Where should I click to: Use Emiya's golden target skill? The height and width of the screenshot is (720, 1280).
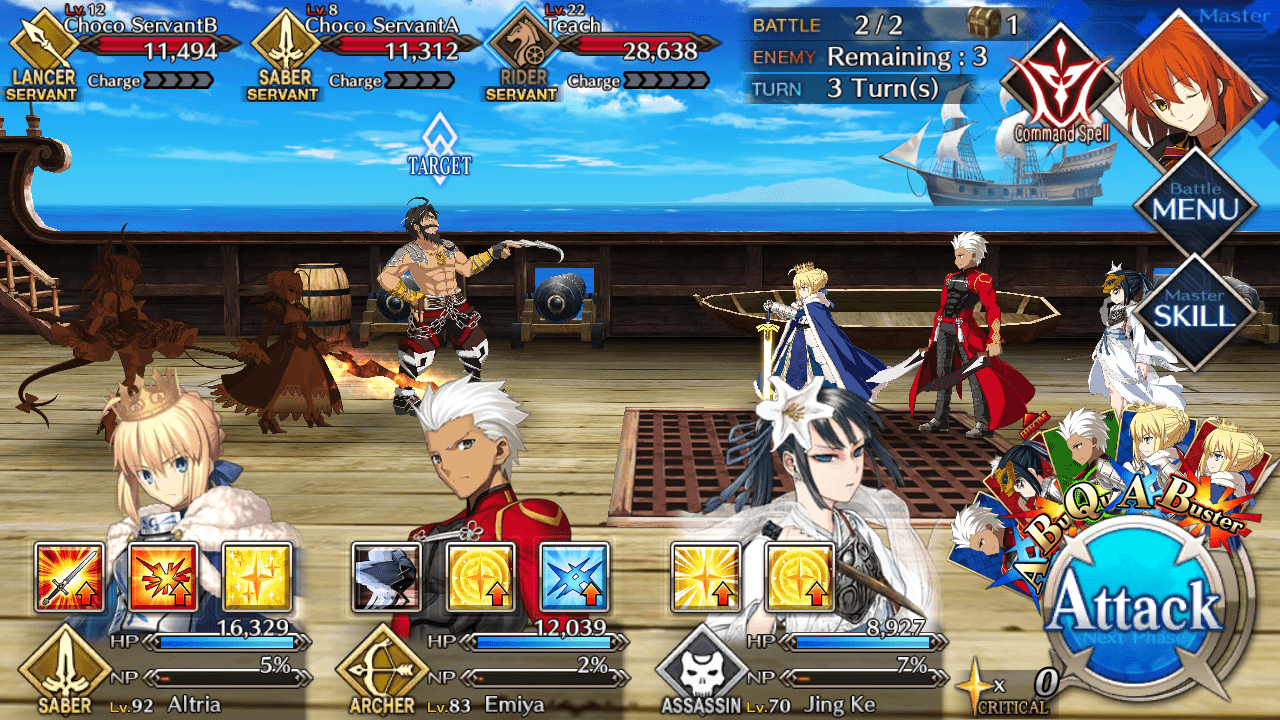[x=481, y=577]
